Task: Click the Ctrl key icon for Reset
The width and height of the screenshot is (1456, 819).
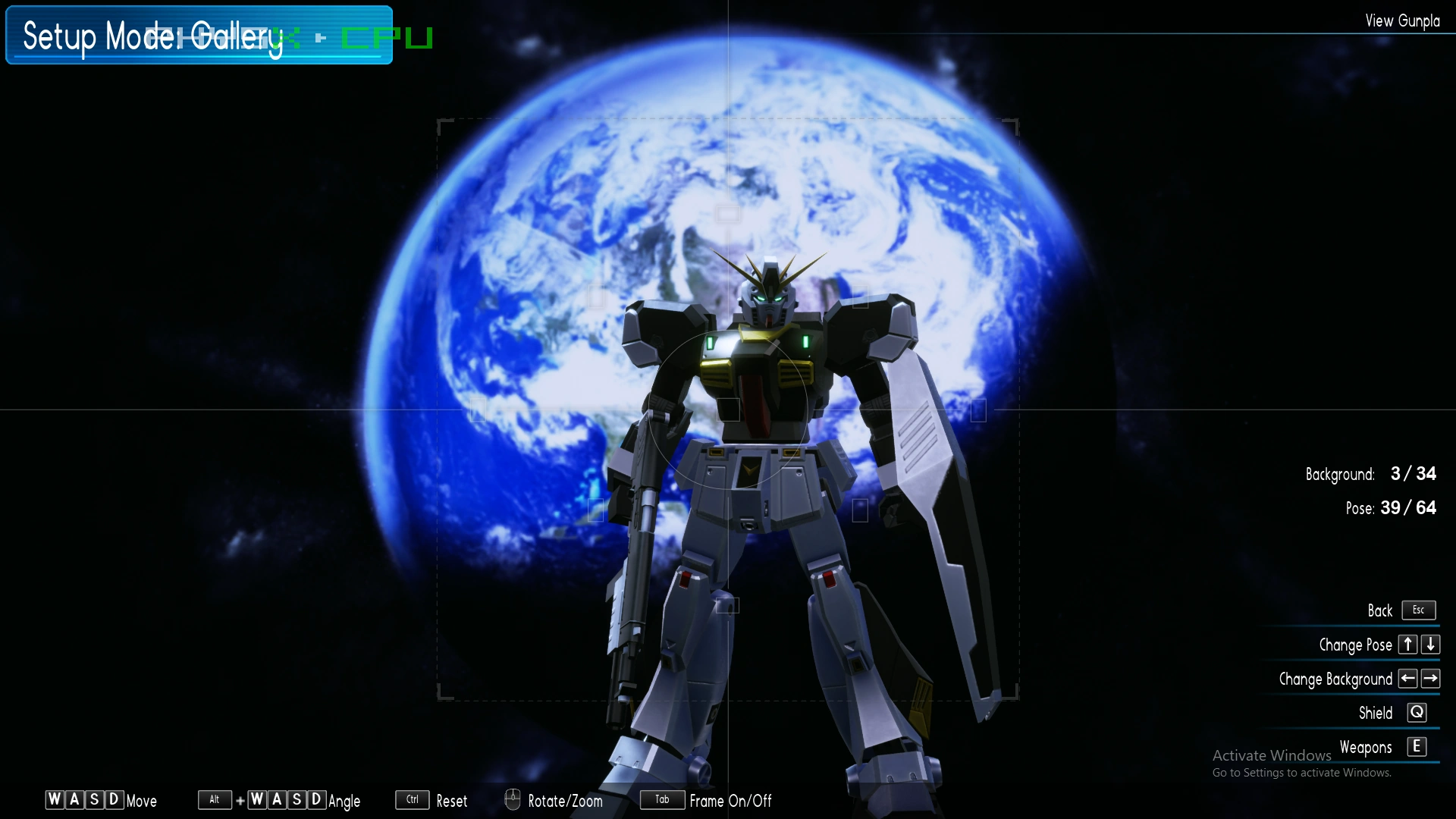Action: click(x=412, y=799)
